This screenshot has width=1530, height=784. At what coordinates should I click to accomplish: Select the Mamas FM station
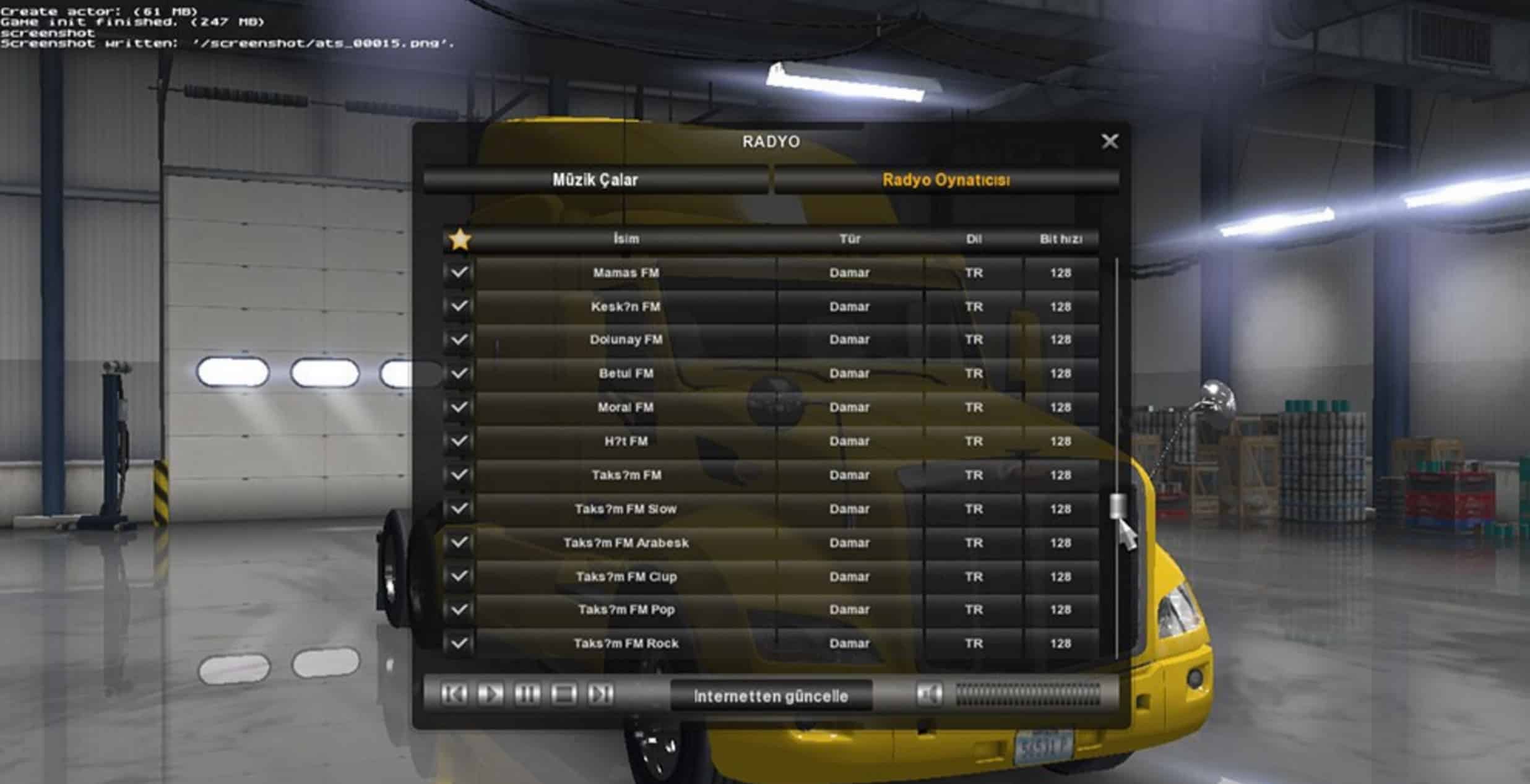tap(626, 273)
